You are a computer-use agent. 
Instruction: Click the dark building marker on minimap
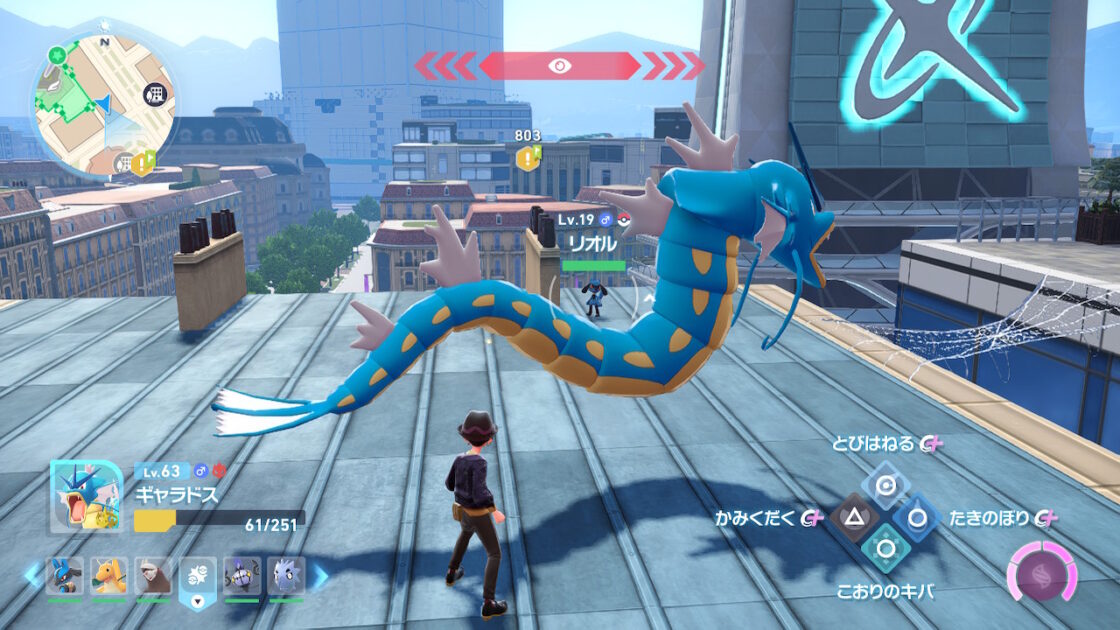(x=153, y=95)
